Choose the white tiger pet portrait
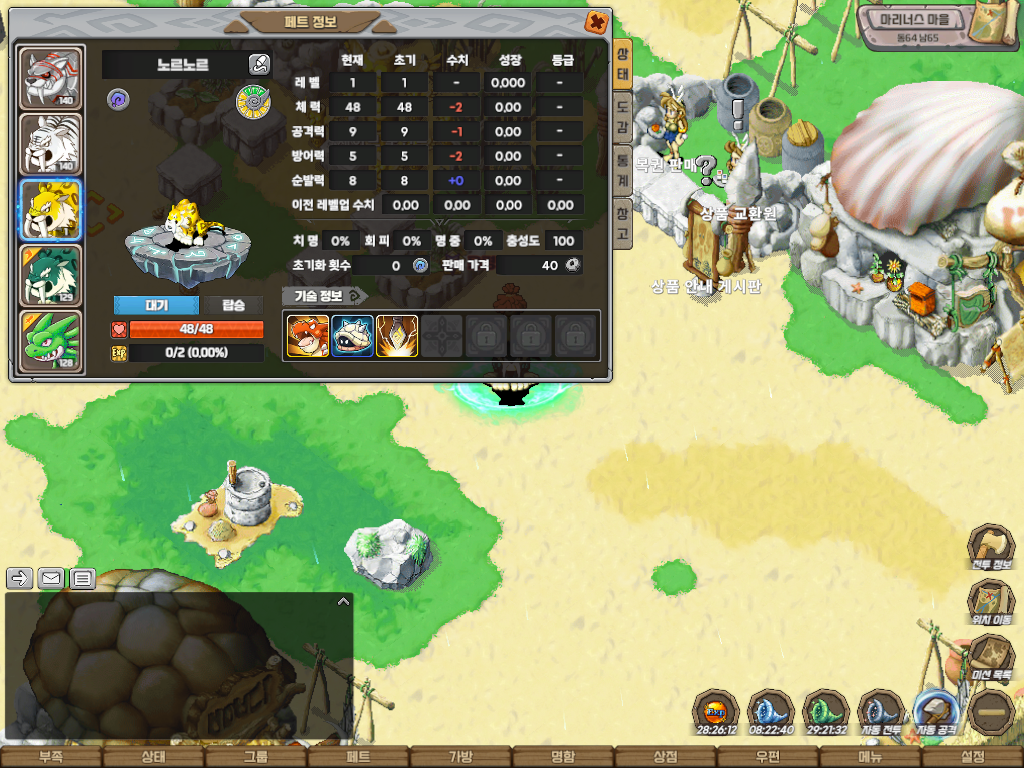 point(51,143)
